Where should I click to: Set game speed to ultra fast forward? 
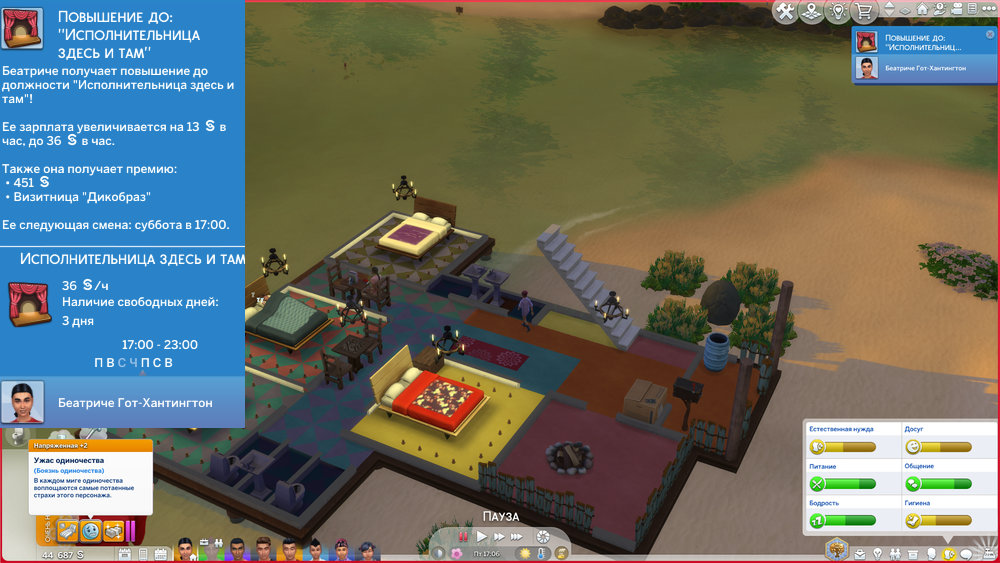coord(518,538)
